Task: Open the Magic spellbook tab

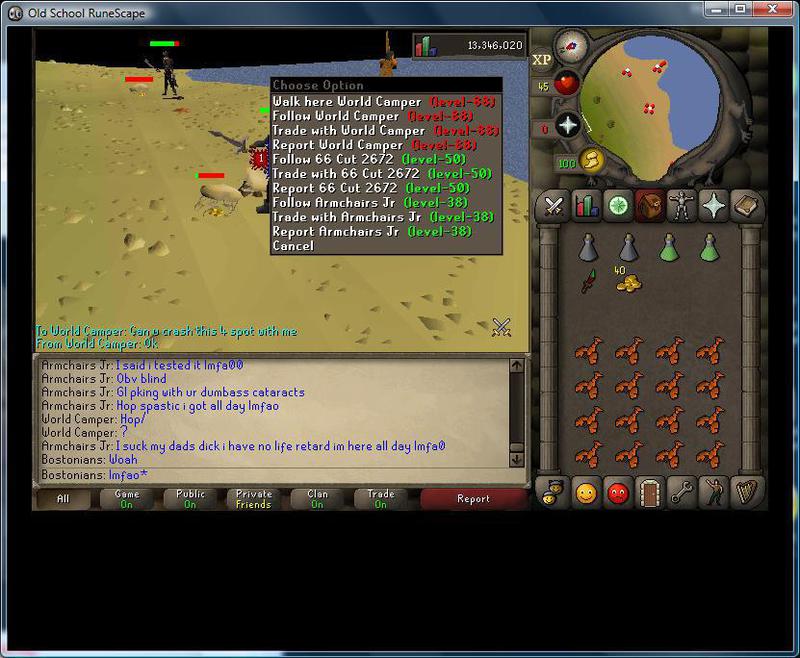Action: point(746,206)
